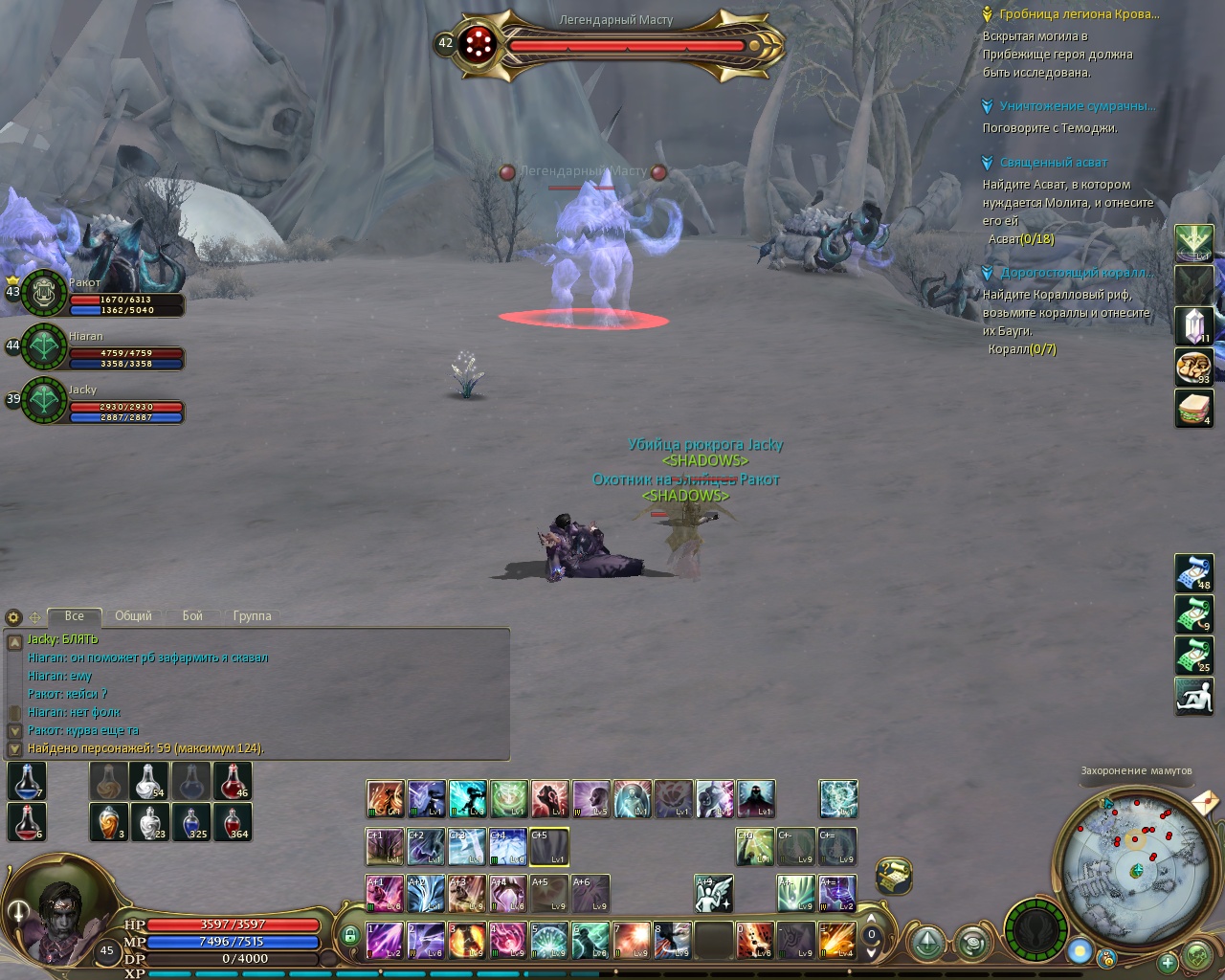Open the mail envelope by the minimap
Viewport: 1225px width, 980px height.
pos(1206,801)
